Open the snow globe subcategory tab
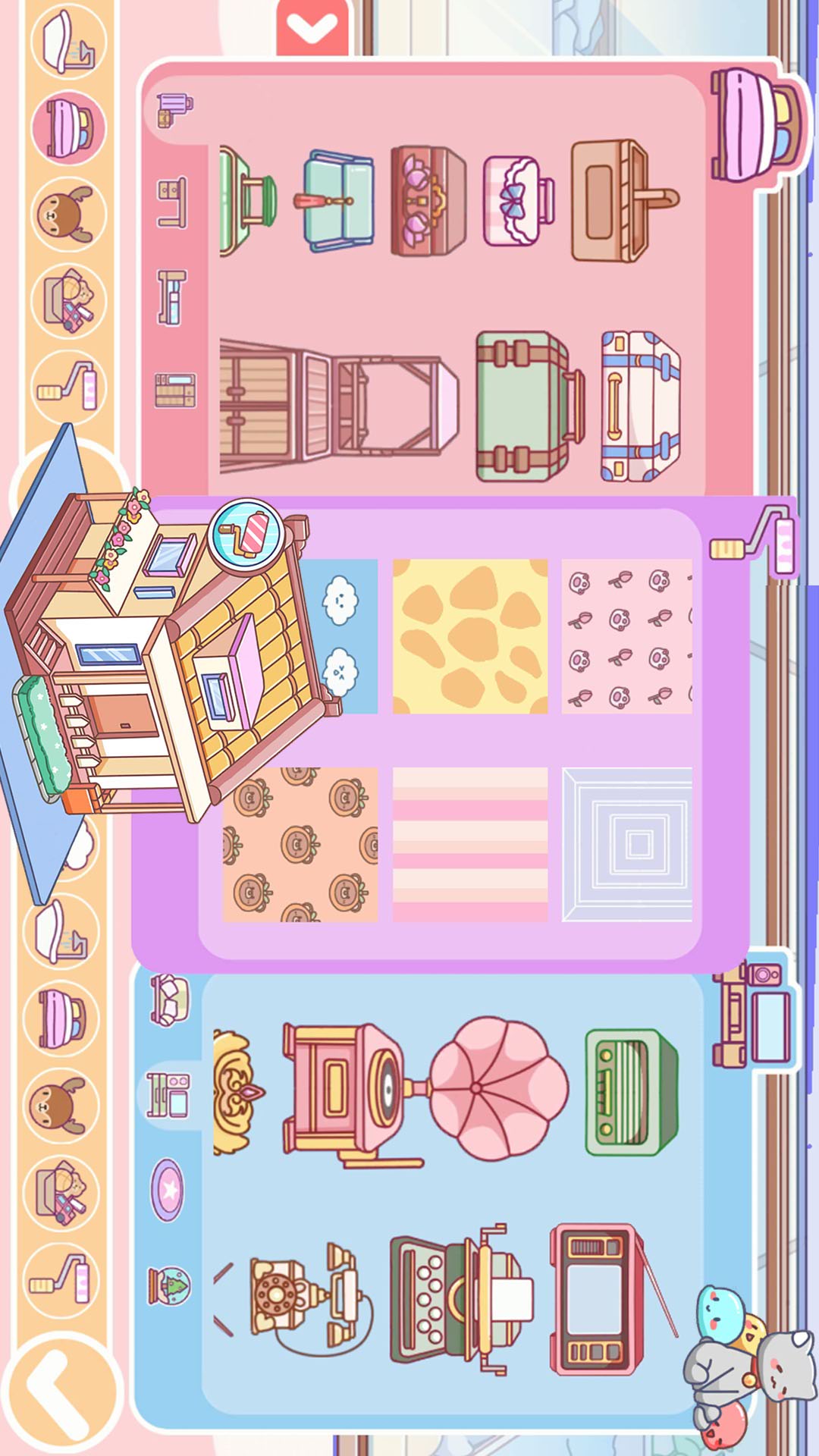The width and height of the screenshot is (819, 1456). click(x=168, y=1285)
